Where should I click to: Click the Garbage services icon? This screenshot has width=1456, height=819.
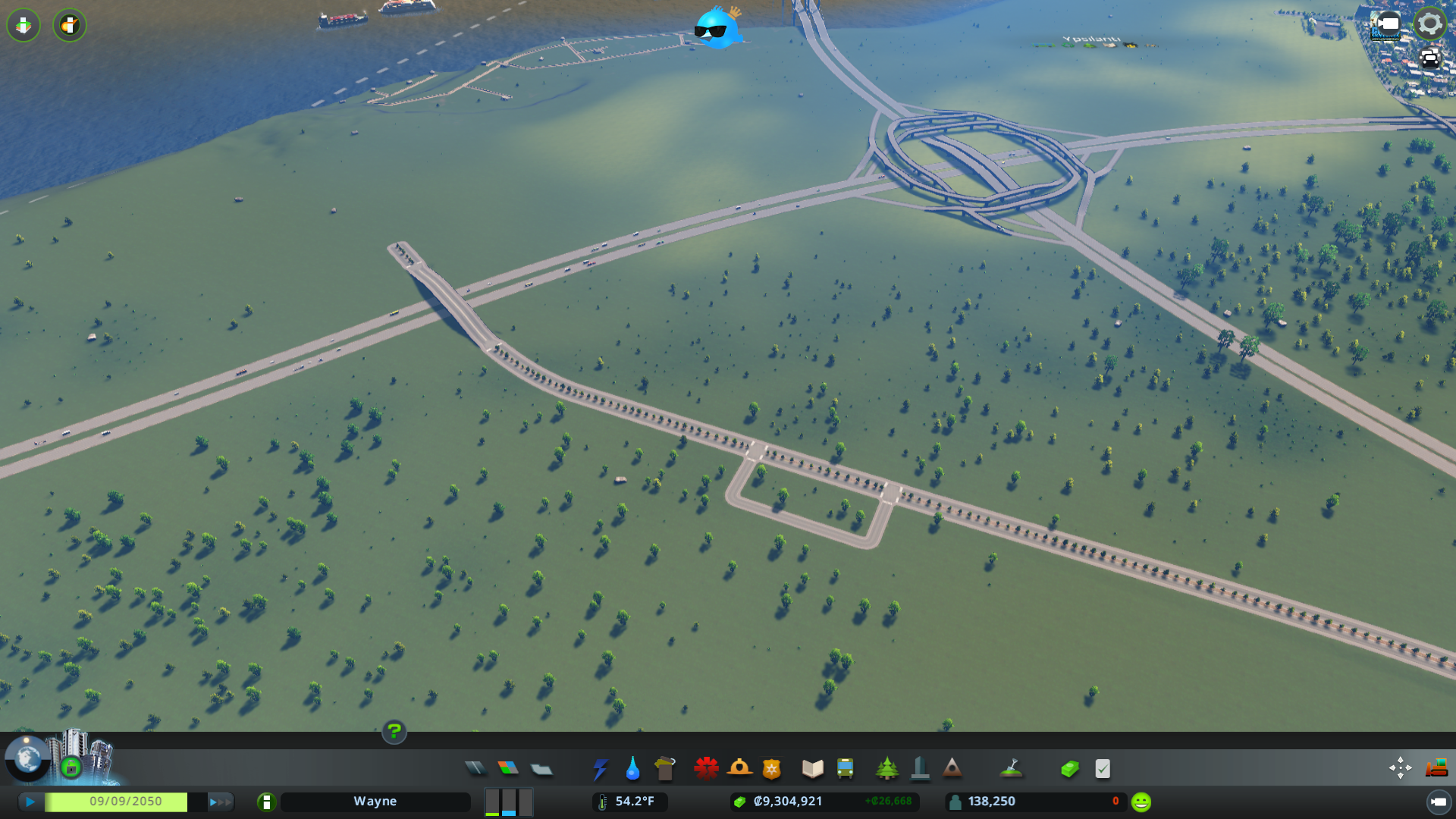[x=665, y=768]
